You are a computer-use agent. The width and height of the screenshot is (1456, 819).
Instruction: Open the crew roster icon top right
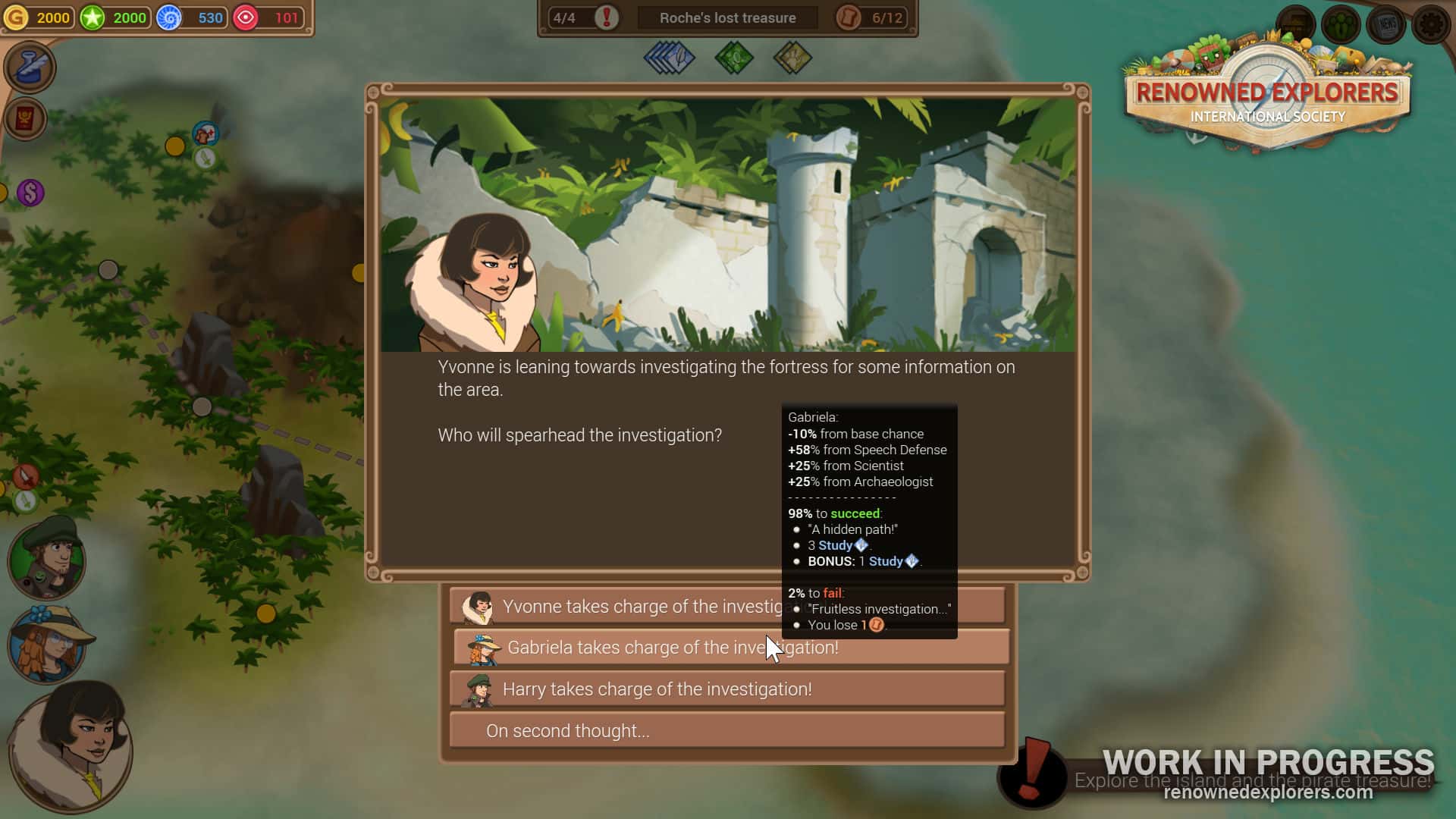point(1339,24)
